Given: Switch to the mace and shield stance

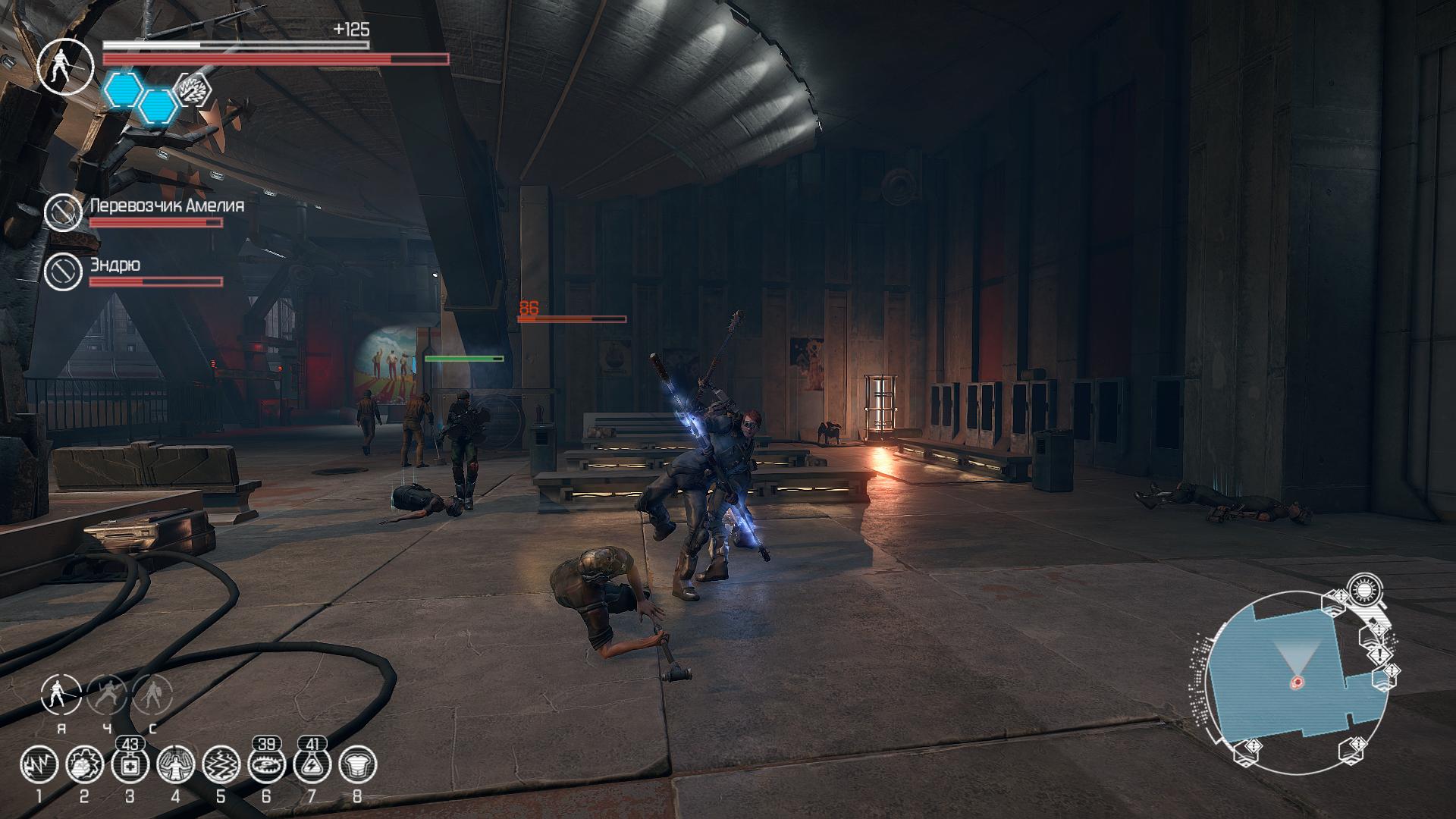Looking at the screenshot, I should (x=152, y=695).
